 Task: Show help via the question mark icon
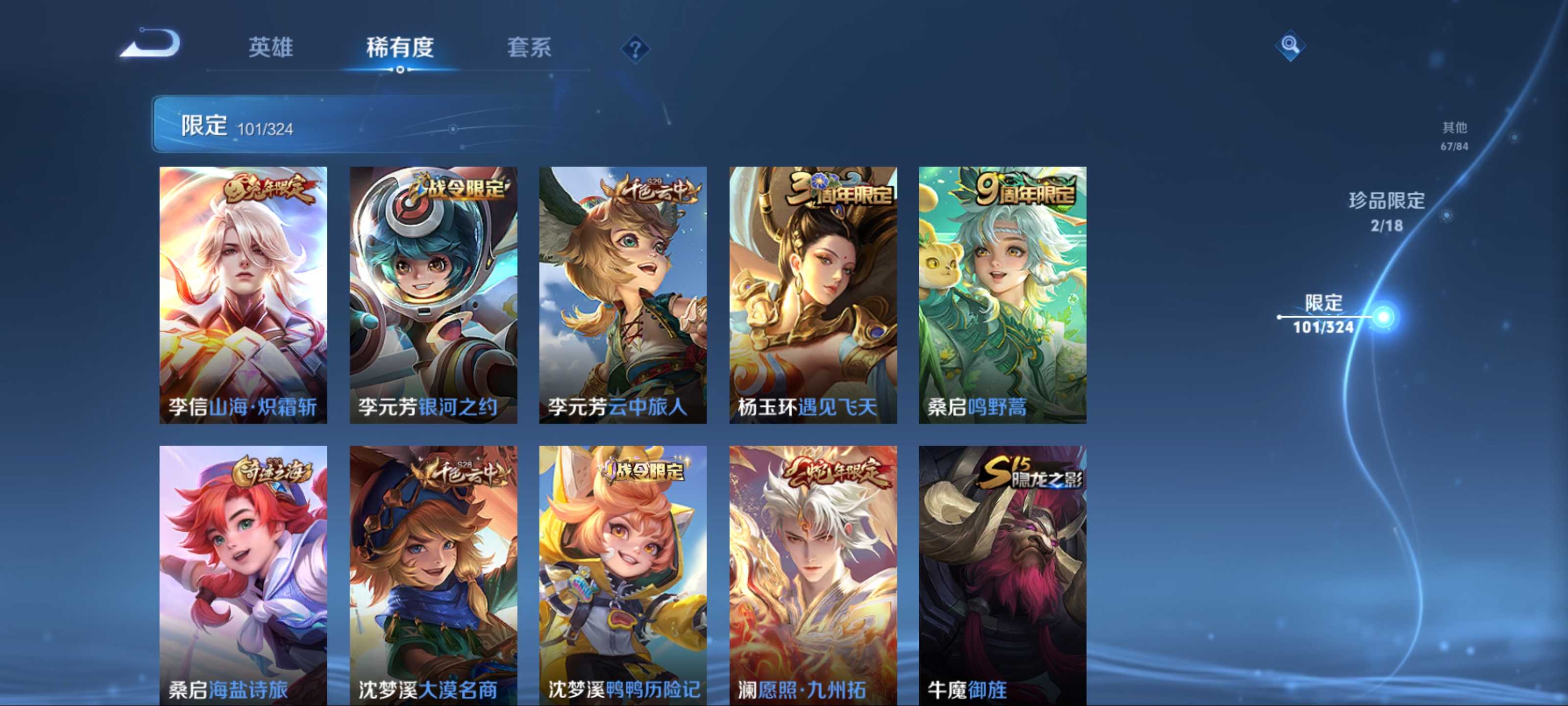pos(635,49)
